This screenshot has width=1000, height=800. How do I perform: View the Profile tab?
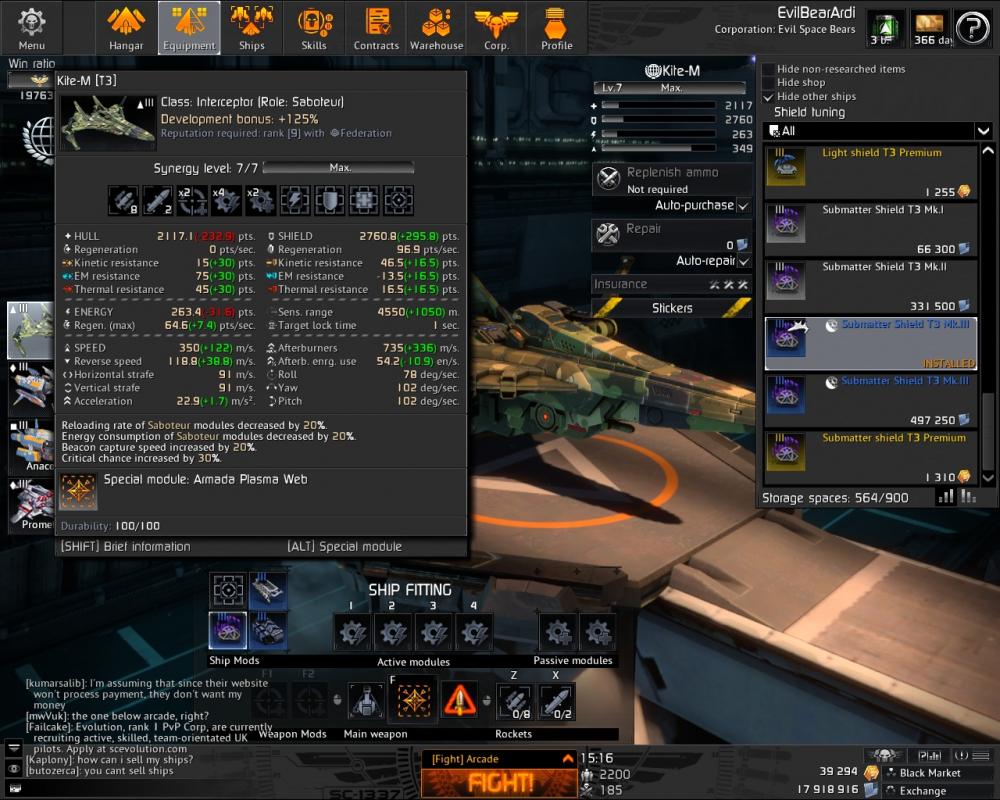tap(557, 28)
